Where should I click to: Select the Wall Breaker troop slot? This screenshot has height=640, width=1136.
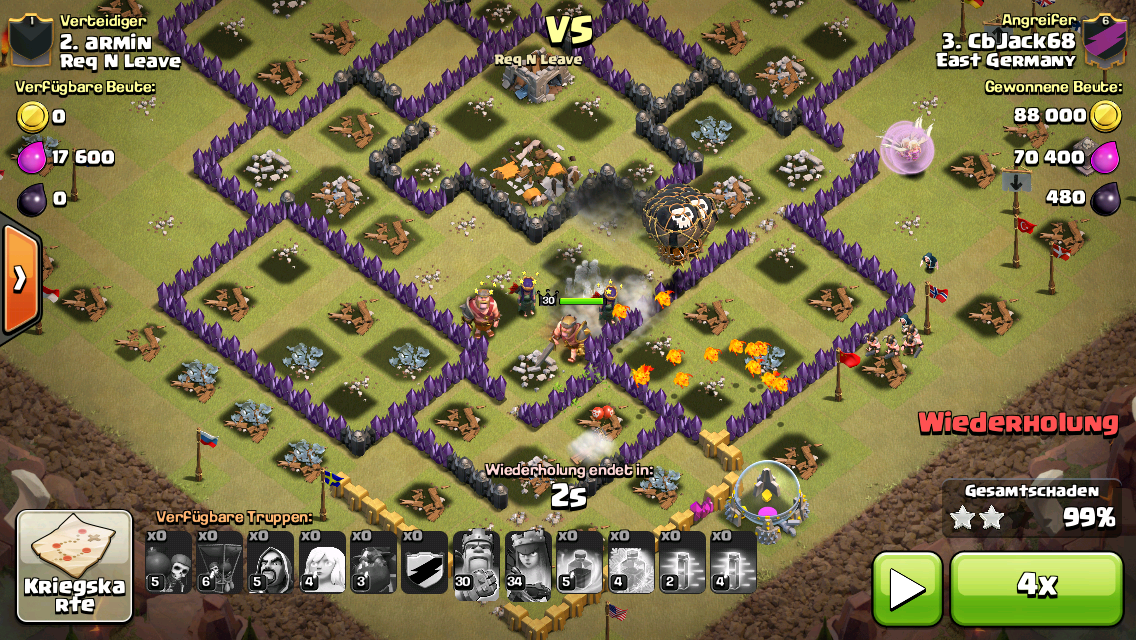pos(168,563)
